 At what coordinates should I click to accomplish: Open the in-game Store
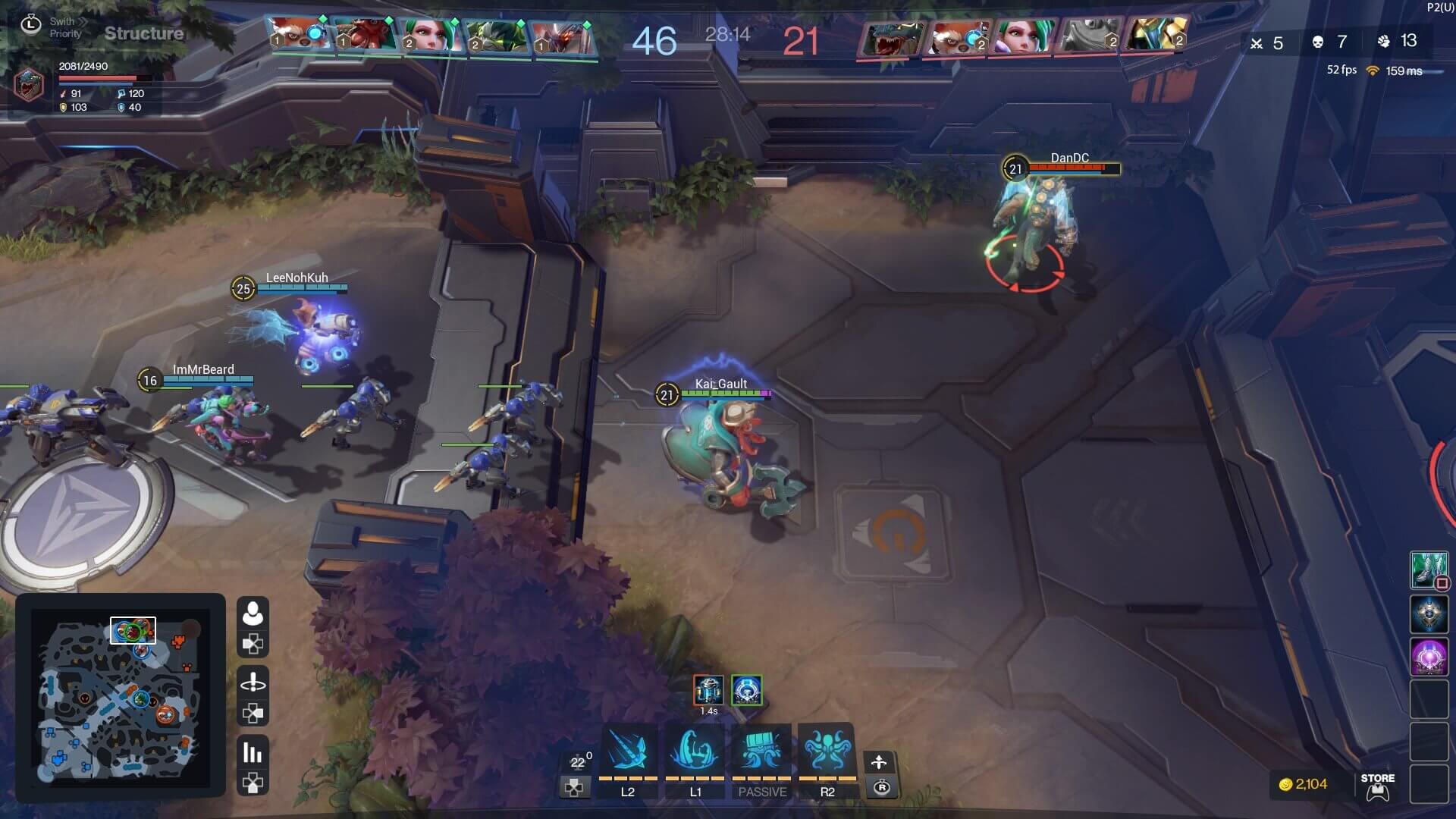[x=1377, y=786]
